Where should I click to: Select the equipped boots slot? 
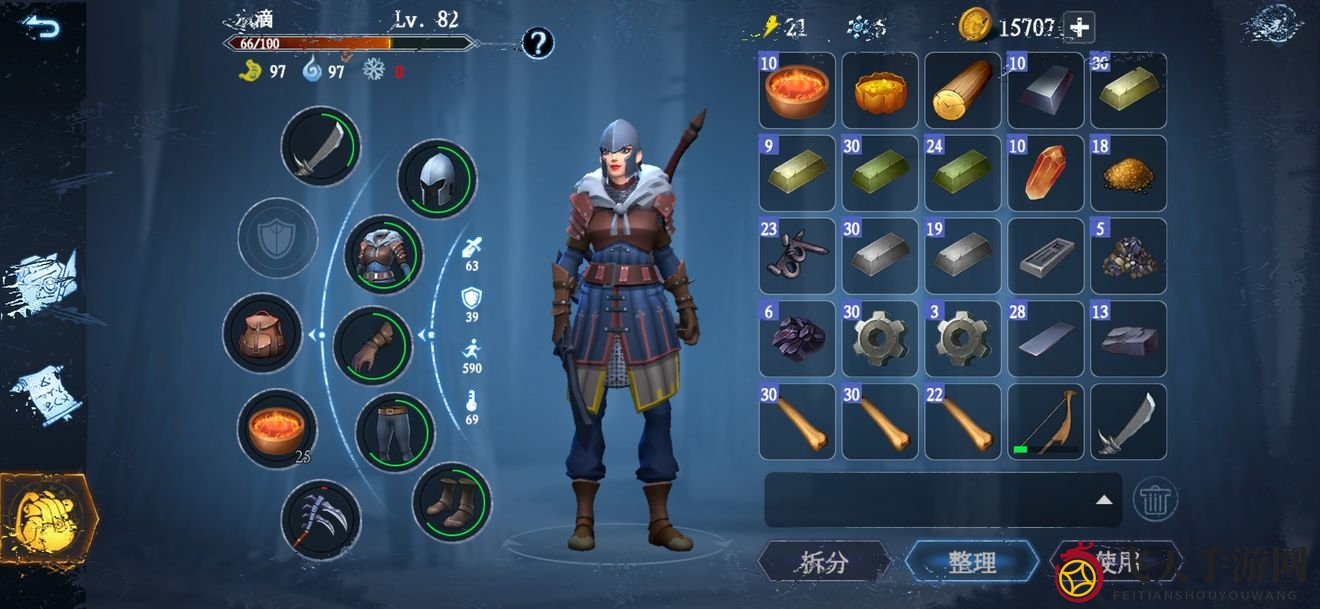pyautogui.click(x=451, y=502)
